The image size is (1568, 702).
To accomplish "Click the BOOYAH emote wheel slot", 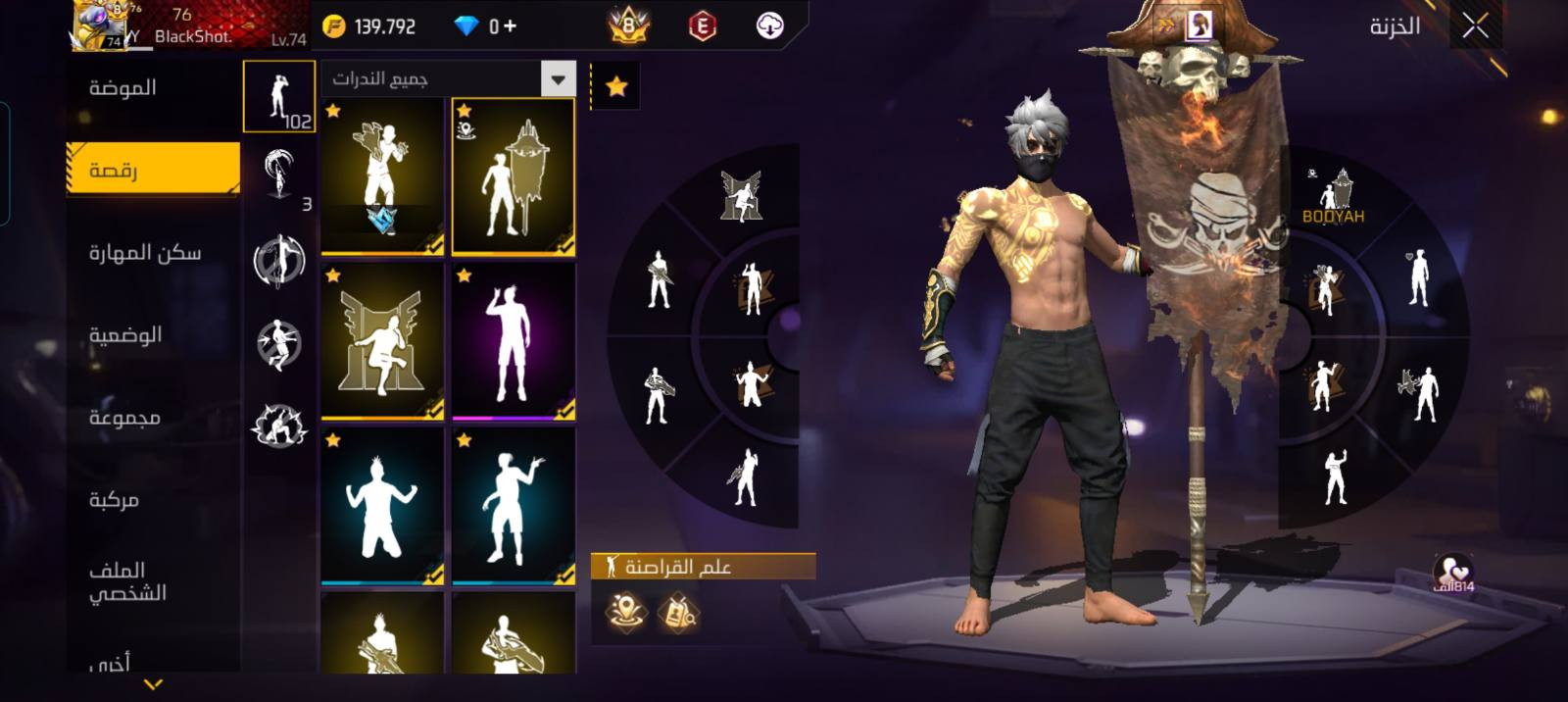I will tap(1333, 196).
